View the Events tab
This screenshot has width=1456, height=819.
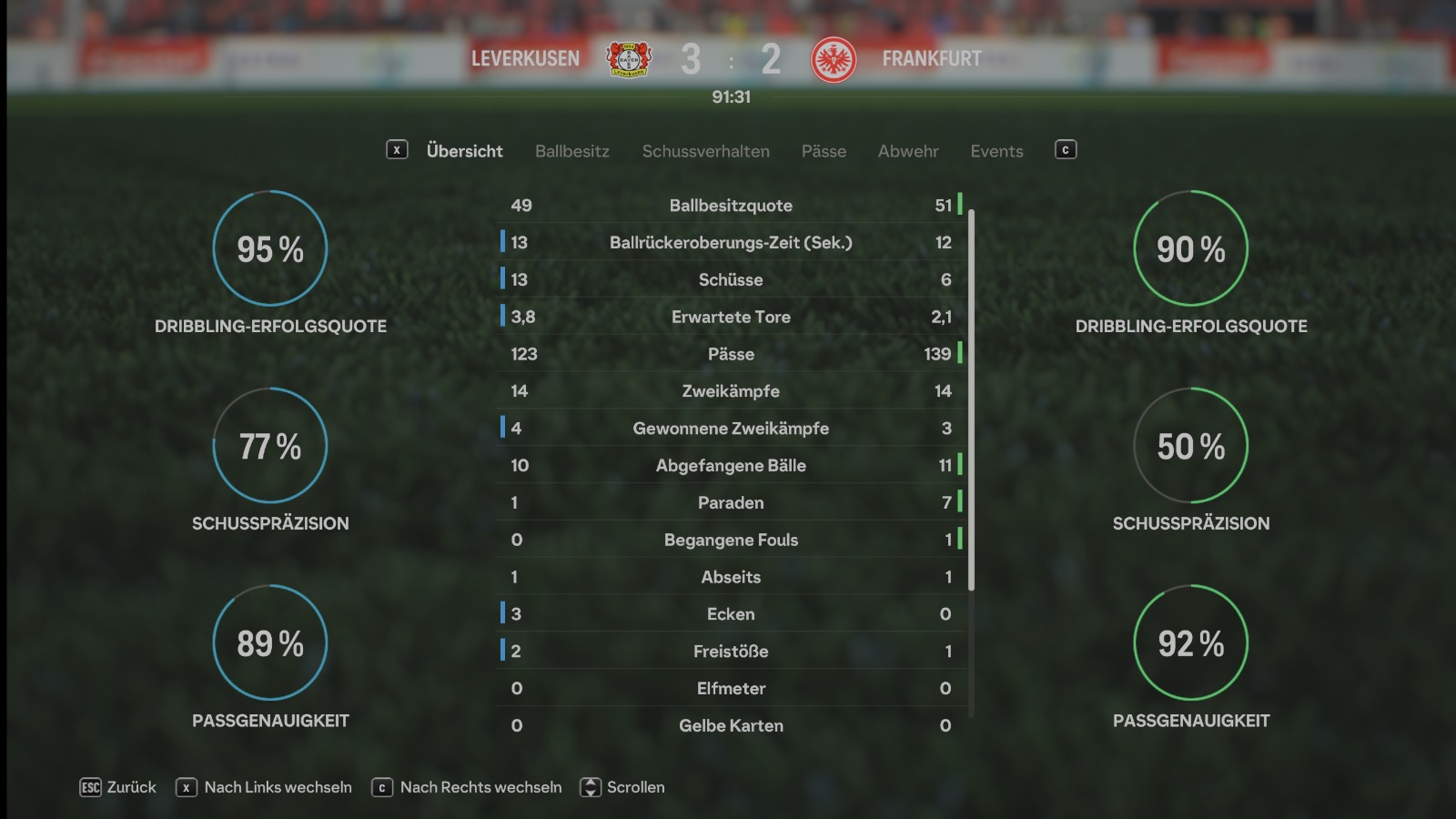pos(996,151)
